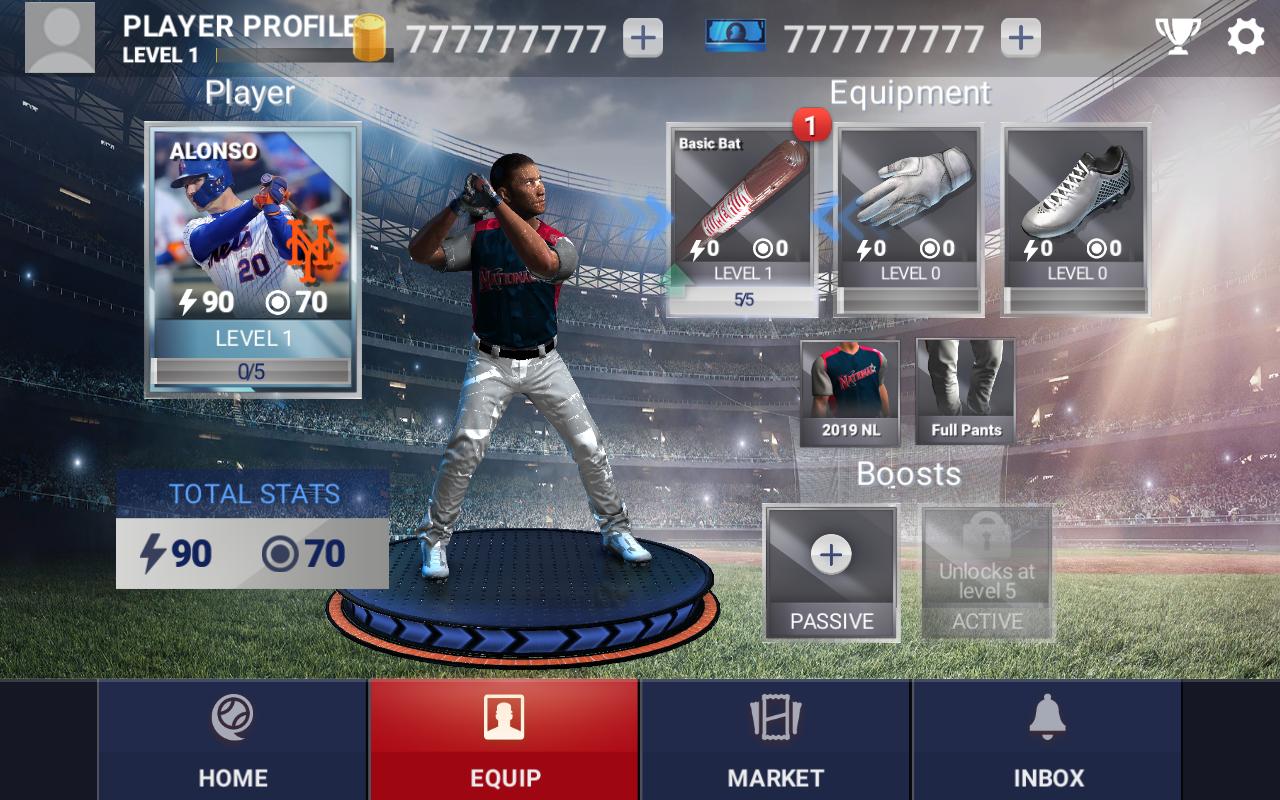Select the Alonso player card
The height and width of the screenshot is (800, 1280).
point(253,260)
